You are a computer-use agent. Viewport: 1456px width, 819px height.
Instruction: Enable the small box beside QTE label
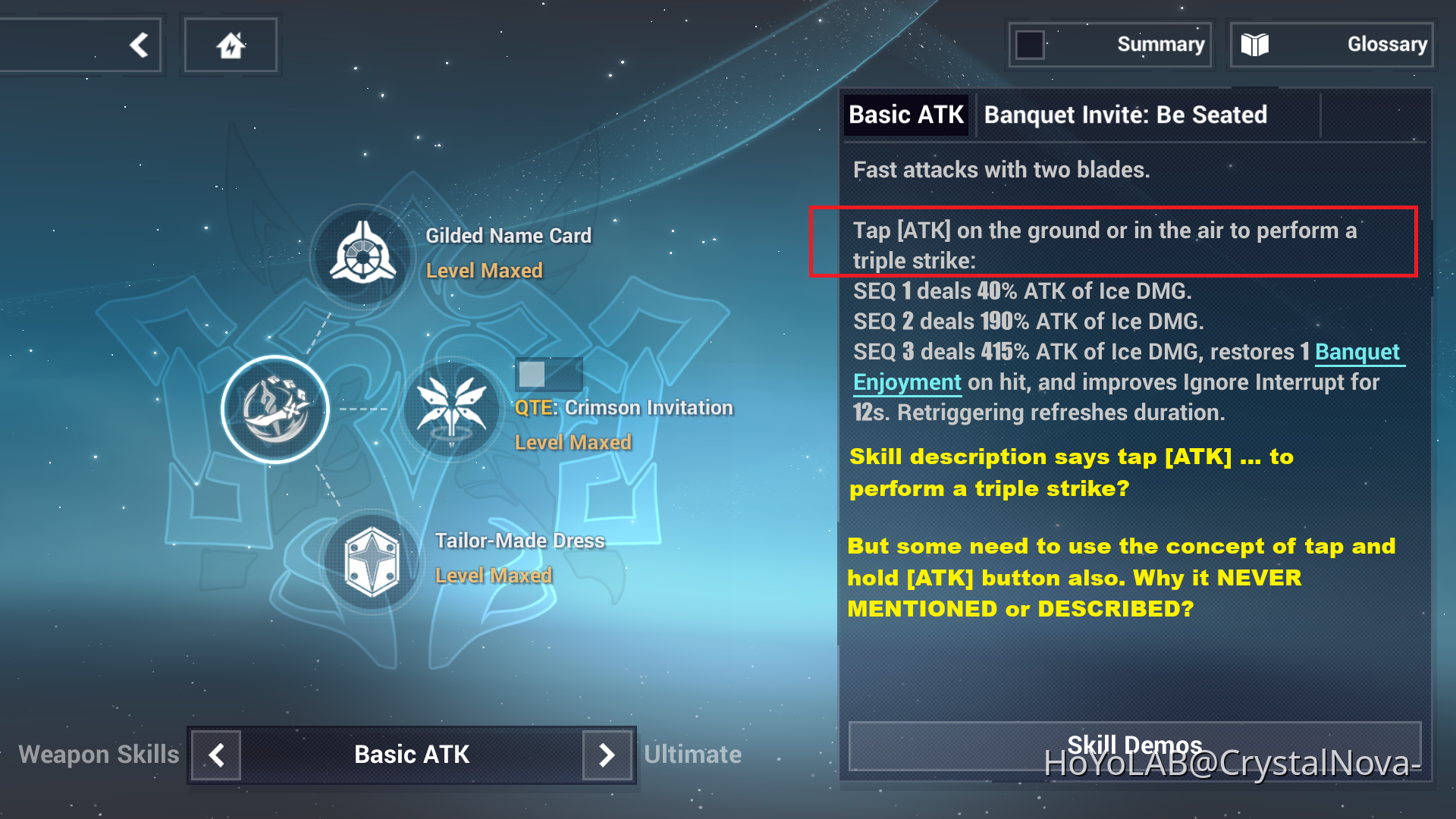tap(548, 375)
